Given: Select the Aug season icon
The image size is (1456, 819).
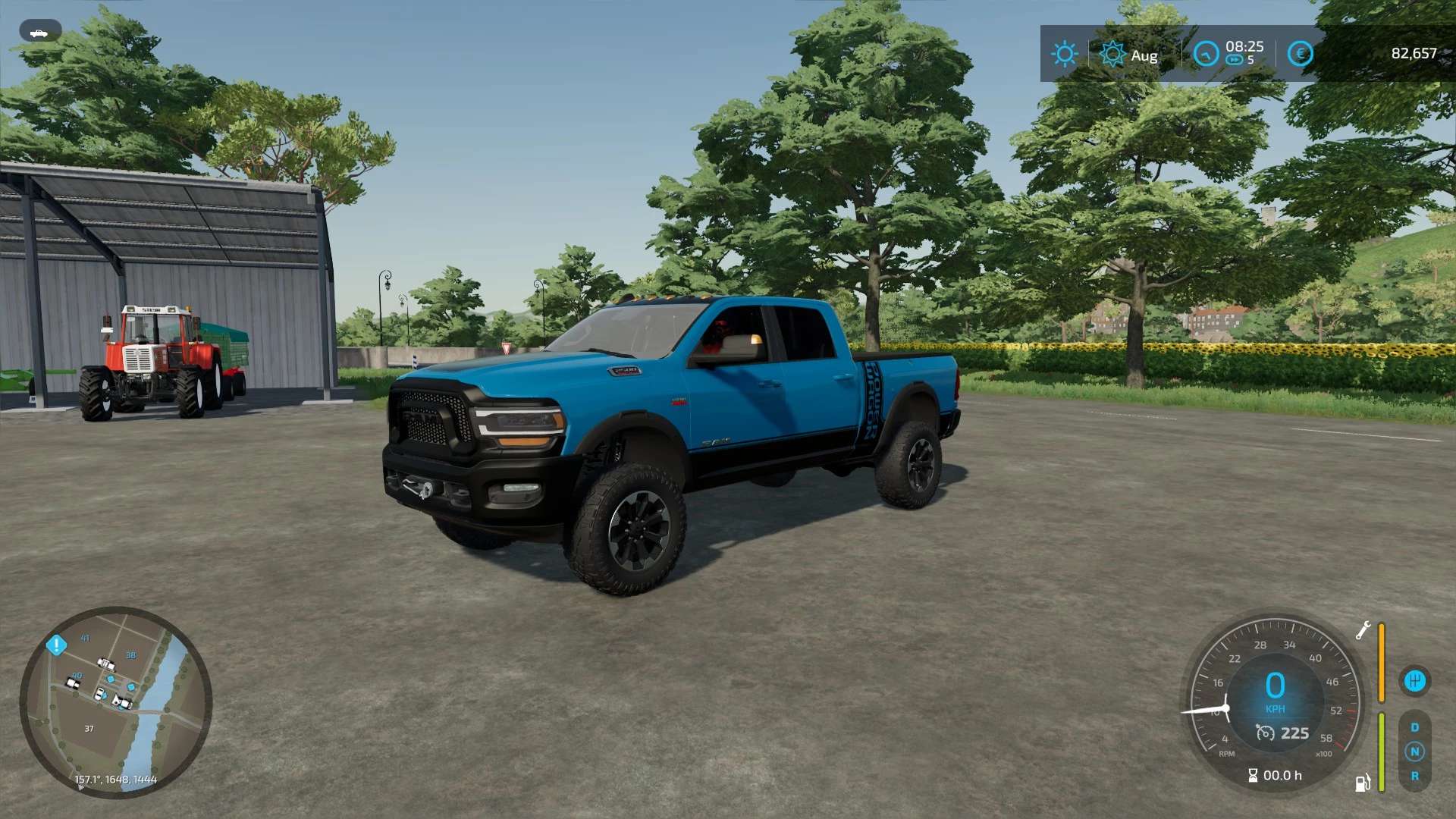Looking at the screenshot, I should tap(1112, 54).
